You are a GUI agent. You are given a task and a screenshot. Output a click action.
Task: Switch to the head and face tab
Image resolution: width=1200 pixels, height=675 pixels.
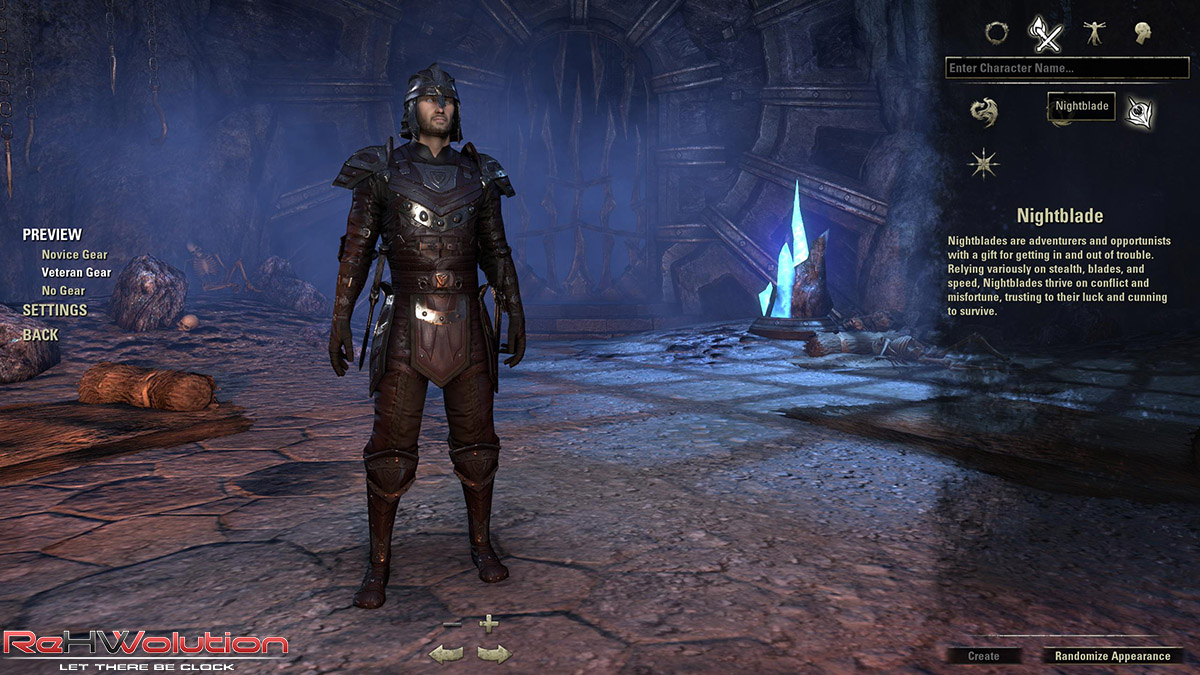click(x=1142, y=33)
